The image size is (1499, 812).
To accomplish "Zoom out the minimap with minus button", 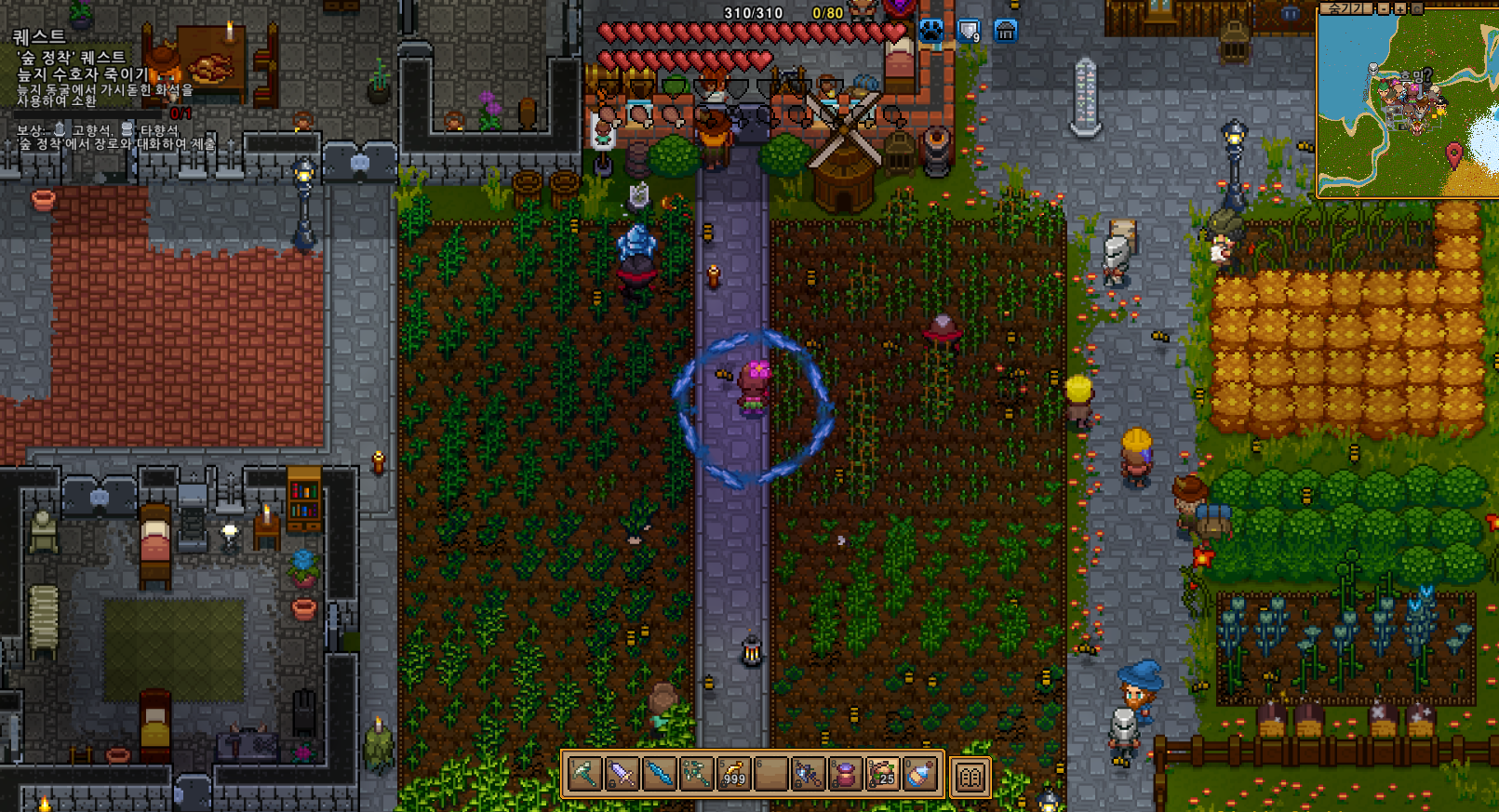I will point(1384,8).
